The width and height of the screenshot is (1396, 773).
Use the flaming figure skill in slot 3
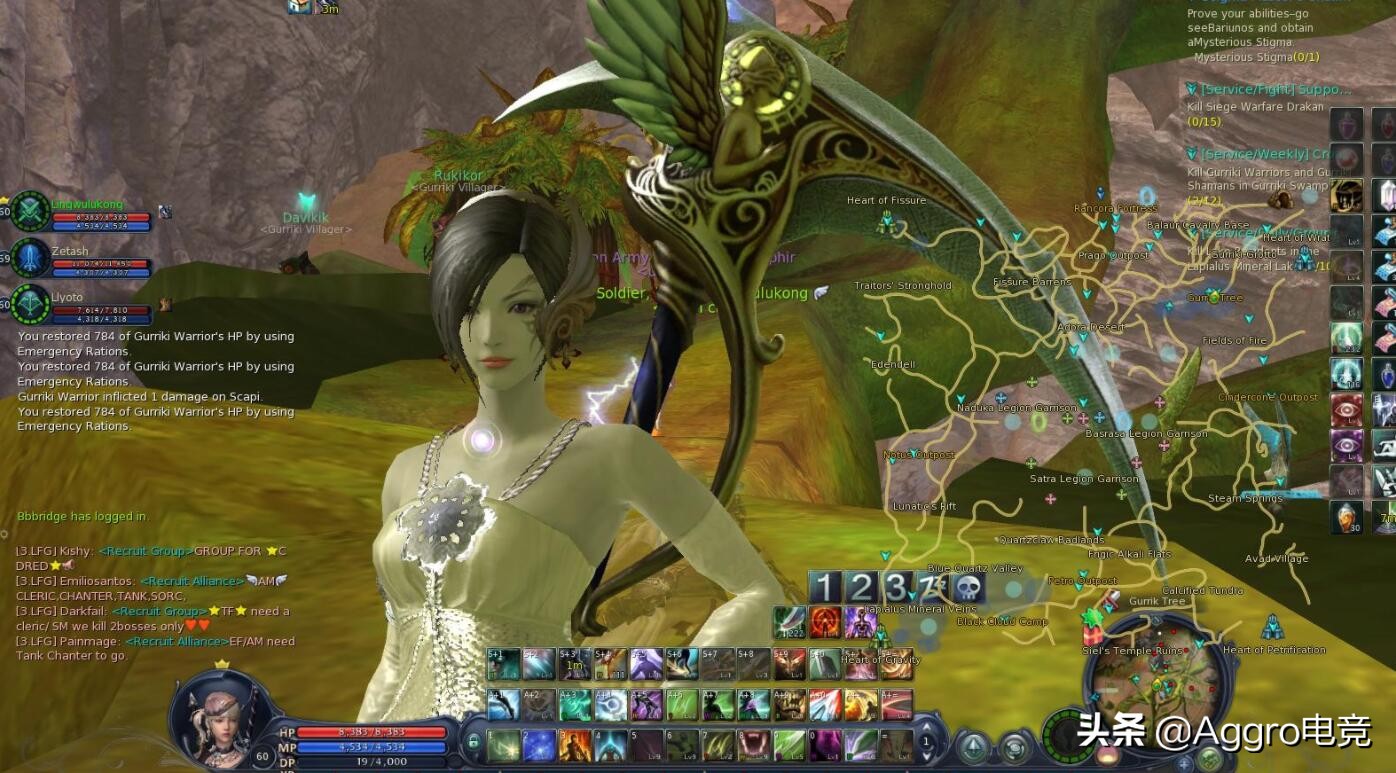tap(574, 745)
